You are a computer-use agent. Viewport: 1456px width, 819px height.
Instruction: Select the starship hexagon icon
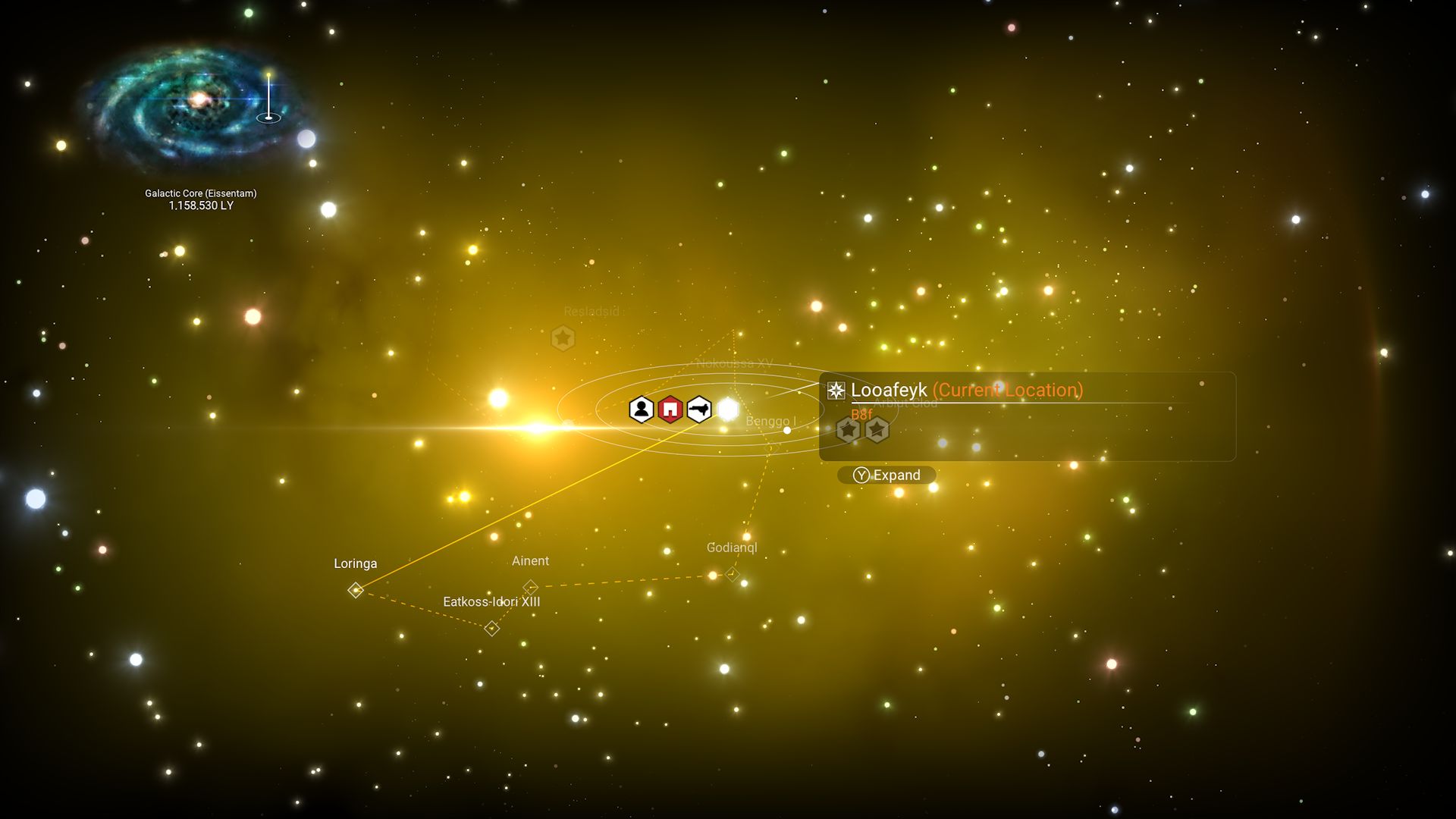point(700,409)
